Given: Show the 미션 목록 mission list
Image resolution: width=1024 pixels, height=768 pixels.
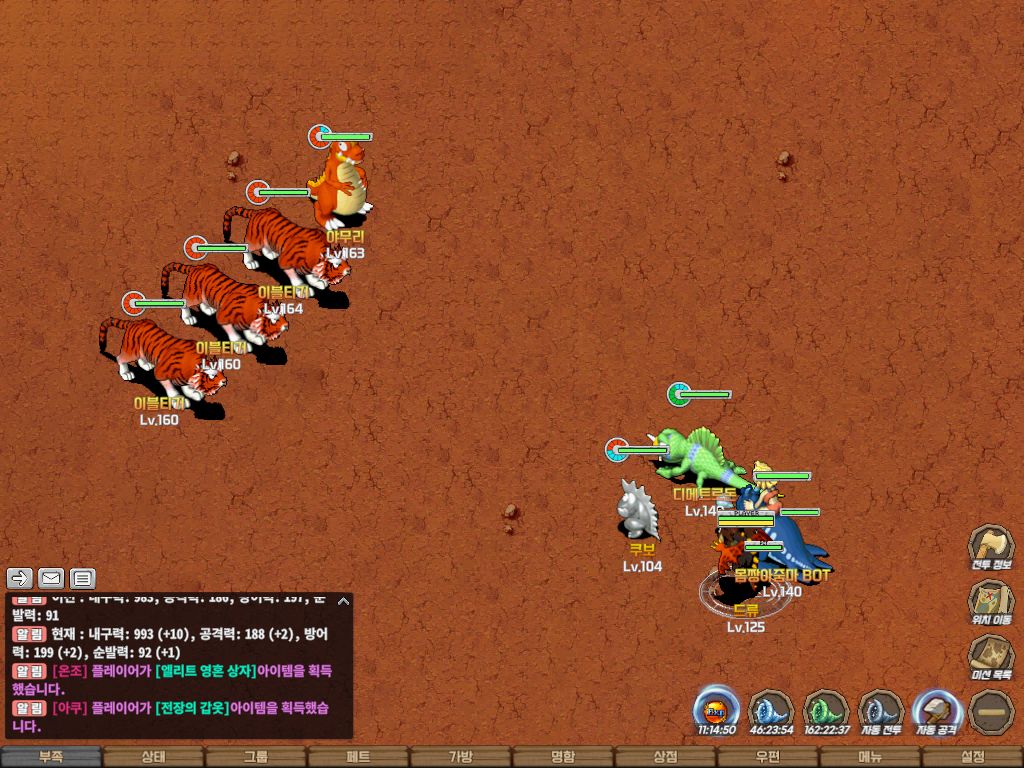Looking at the screenshot, I should point(990,656).
